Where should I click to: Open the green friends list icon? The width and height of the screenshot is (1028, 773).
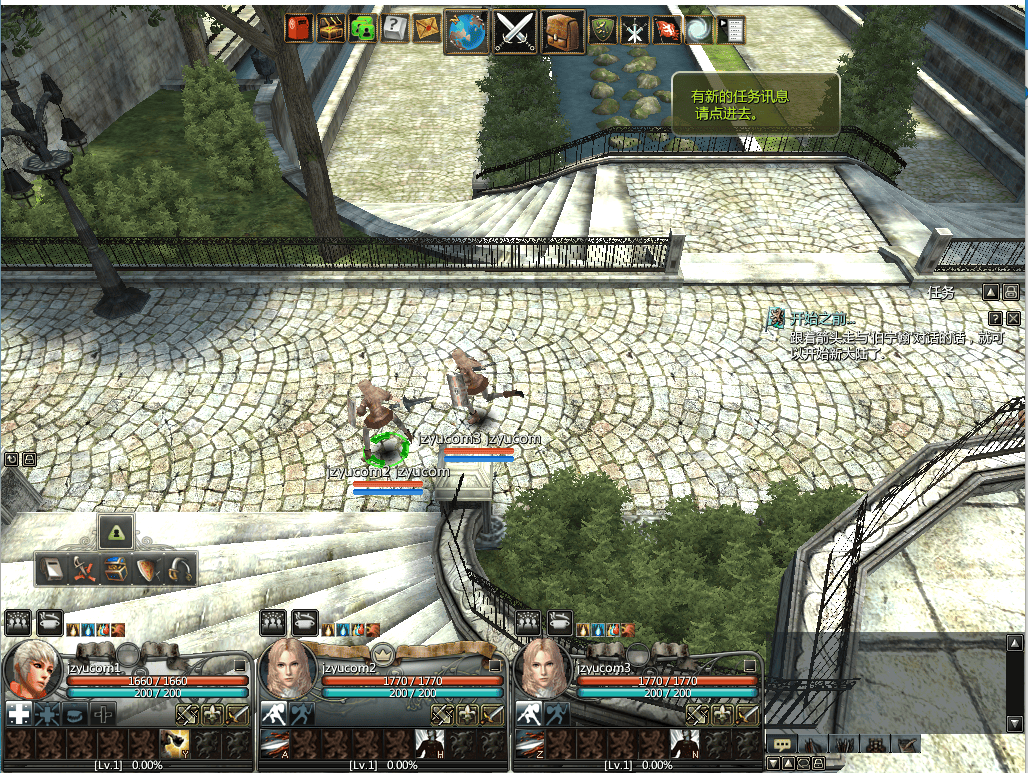(x=363, y=29)
